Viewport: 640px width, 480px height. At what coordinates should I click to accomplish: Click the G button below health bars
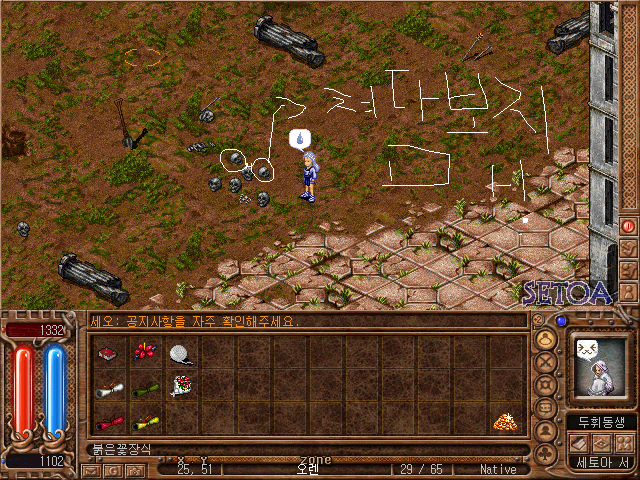[111, 468]
